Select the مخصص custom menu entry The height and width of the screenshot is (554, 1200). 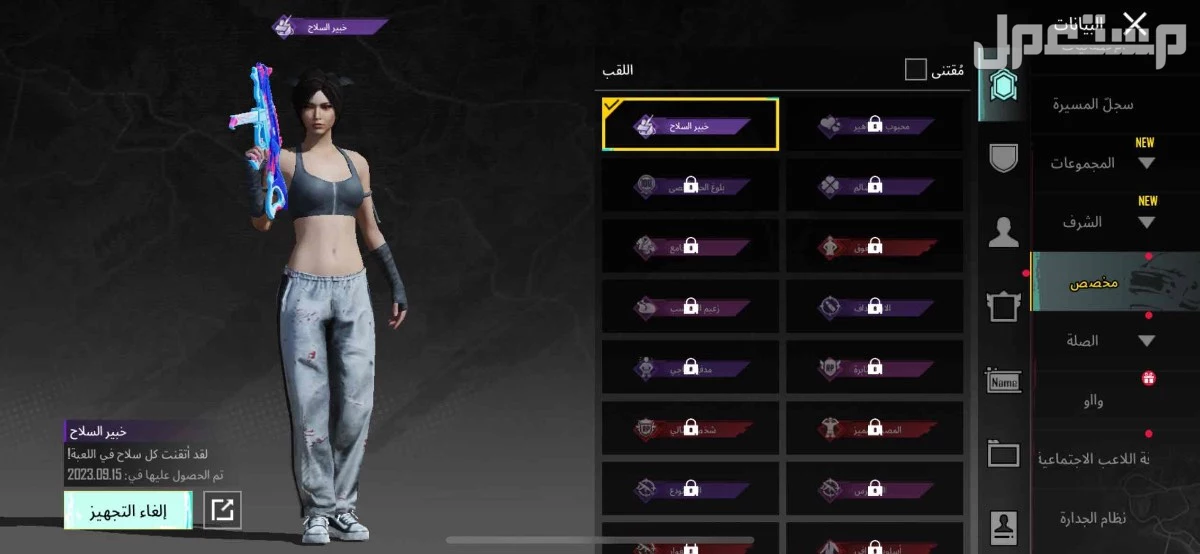(1095, 283)
